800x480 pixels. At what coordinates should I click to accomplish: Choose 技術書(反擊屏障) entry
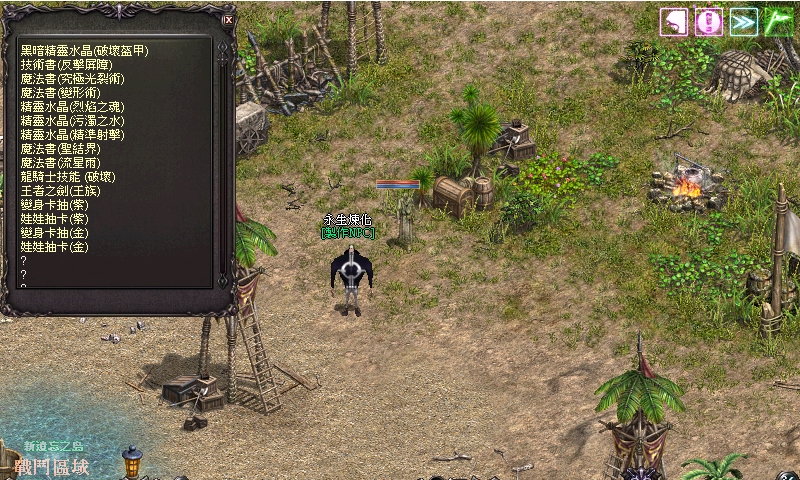point(66,64)
